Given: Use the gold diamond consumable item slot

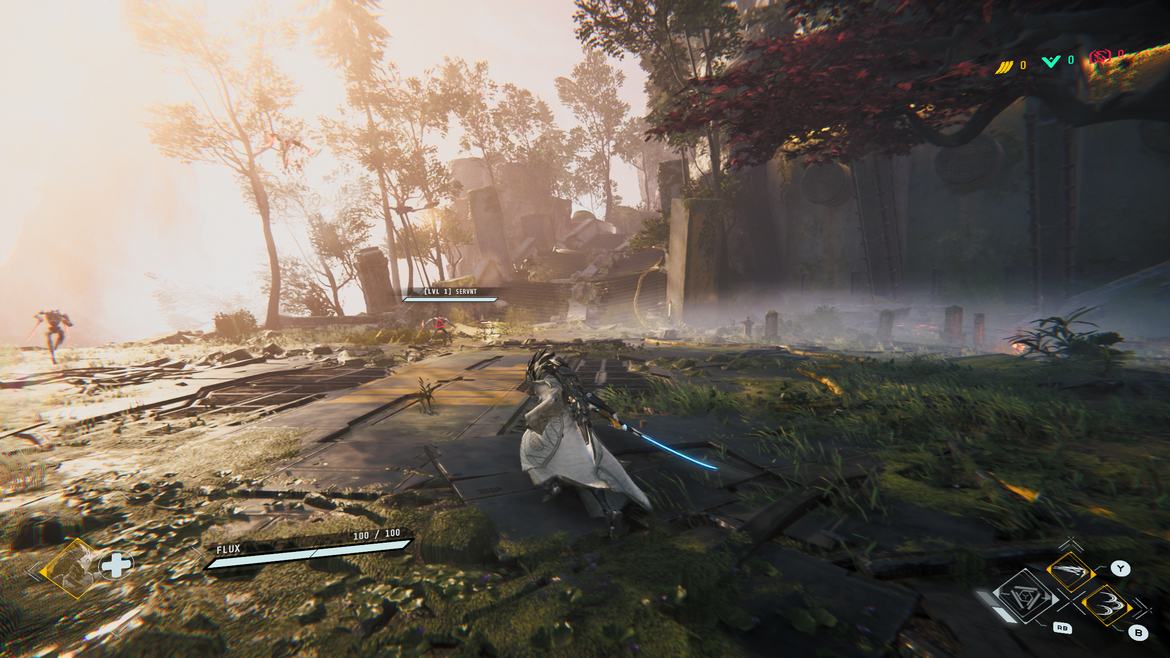Looking at the screenshot, I should point(72,567).
